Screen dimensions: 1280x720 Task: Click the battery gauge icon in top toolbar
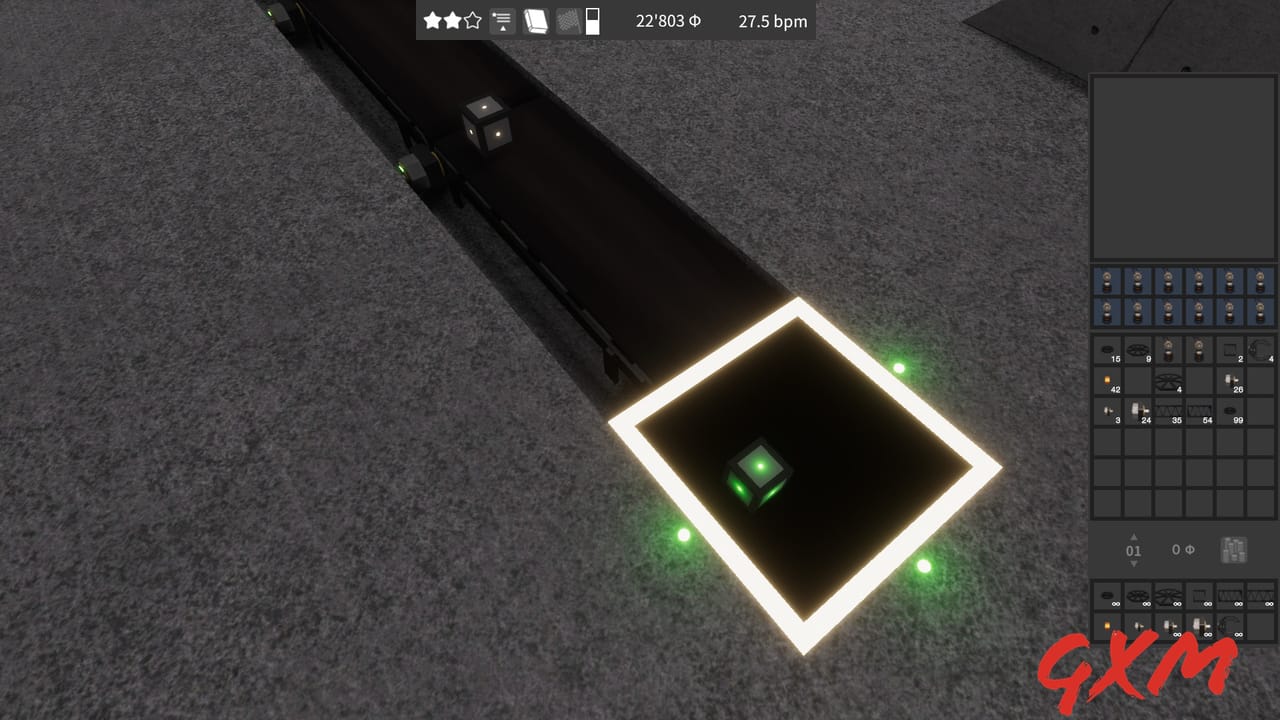[x=592, y=20]
